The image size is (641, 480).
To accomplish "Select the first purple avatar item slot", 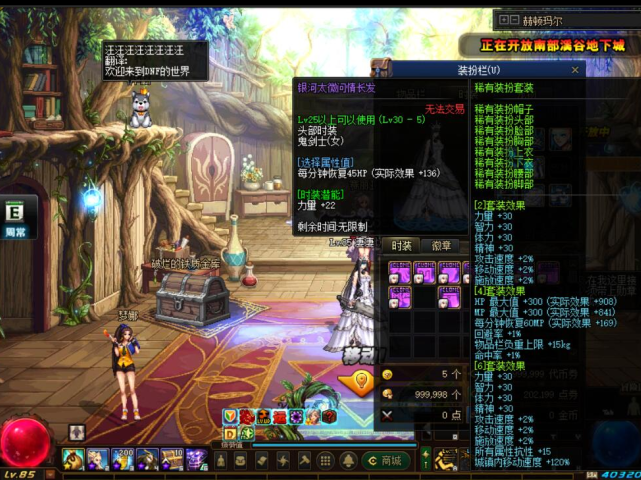I will tap(400, 272).
